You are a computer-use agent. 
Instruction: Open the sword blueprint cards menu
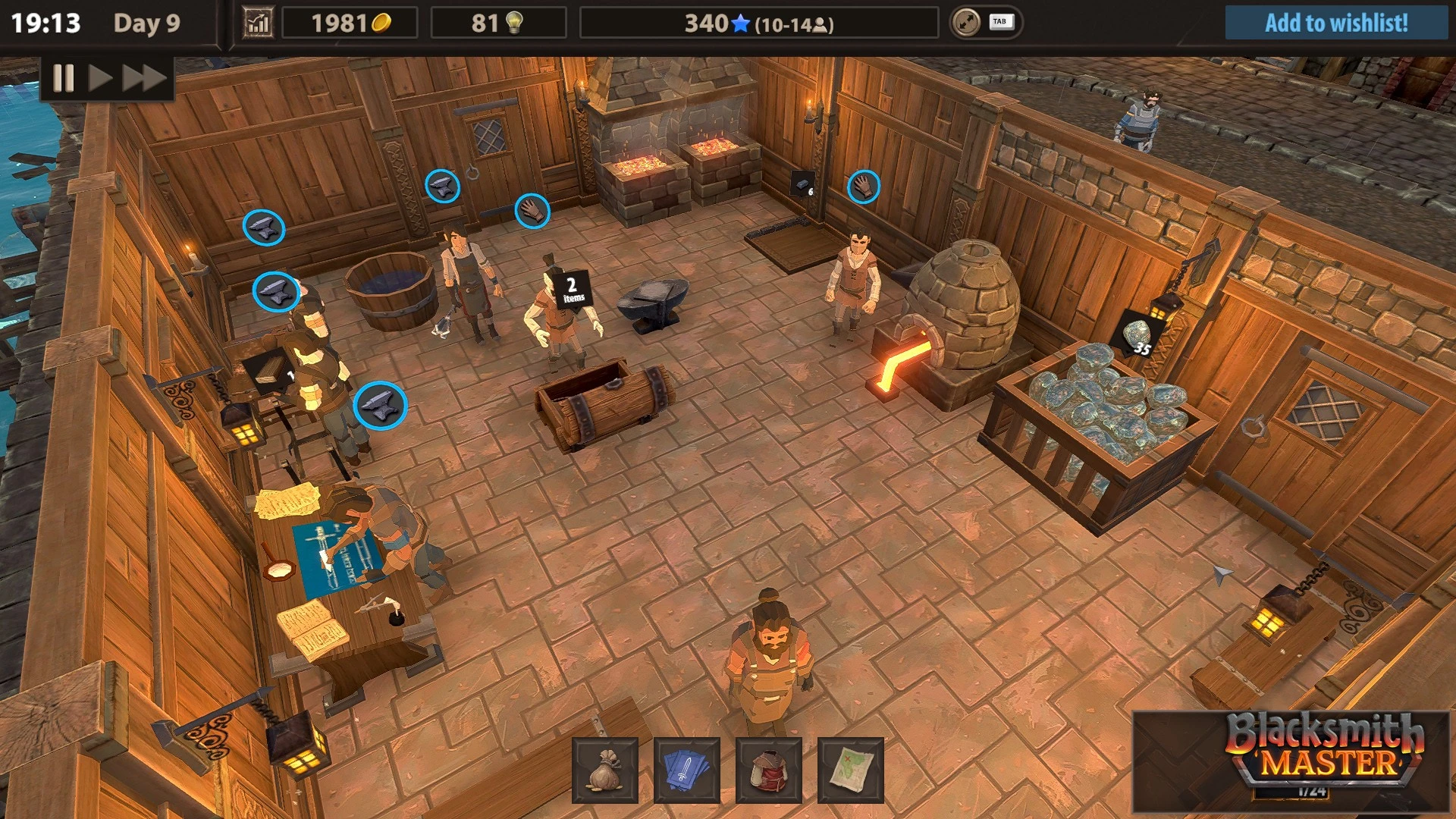pyautogui.click(x=687, y=770)
